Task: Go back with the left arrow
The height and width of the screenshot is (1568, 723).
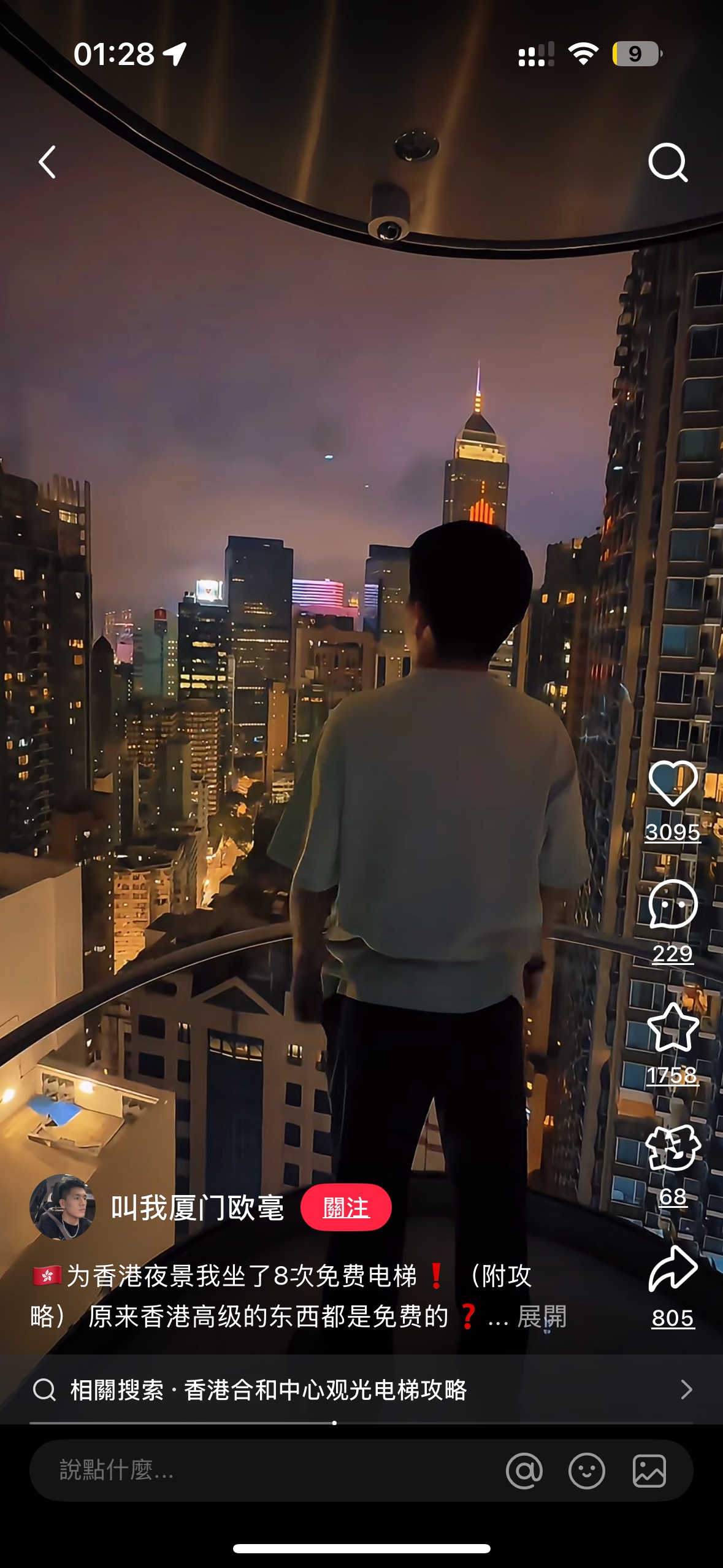Action: tap(48, 163)
